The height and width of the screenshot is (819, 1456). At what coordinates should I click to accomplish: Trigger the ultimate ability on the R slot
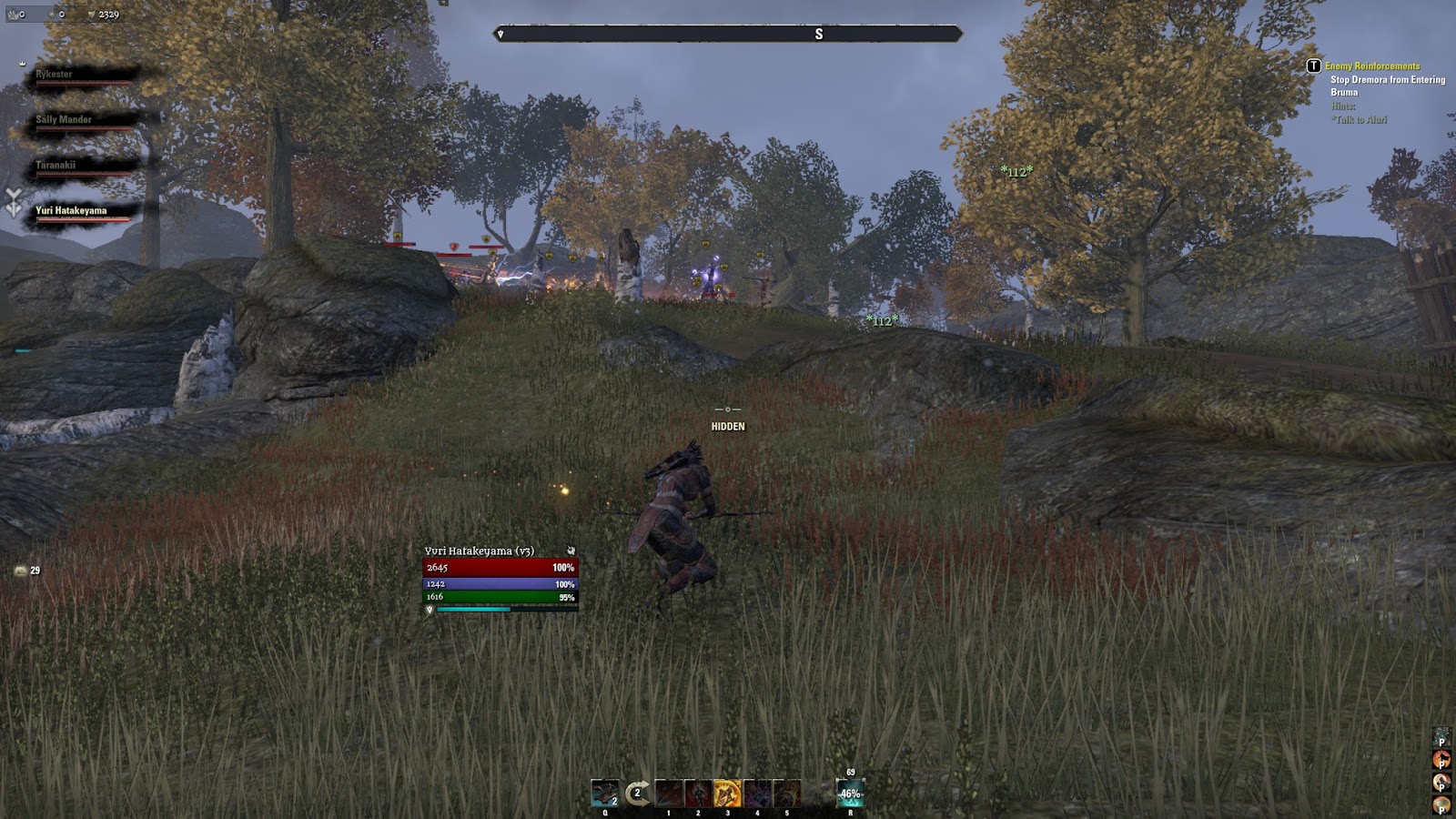849,792
